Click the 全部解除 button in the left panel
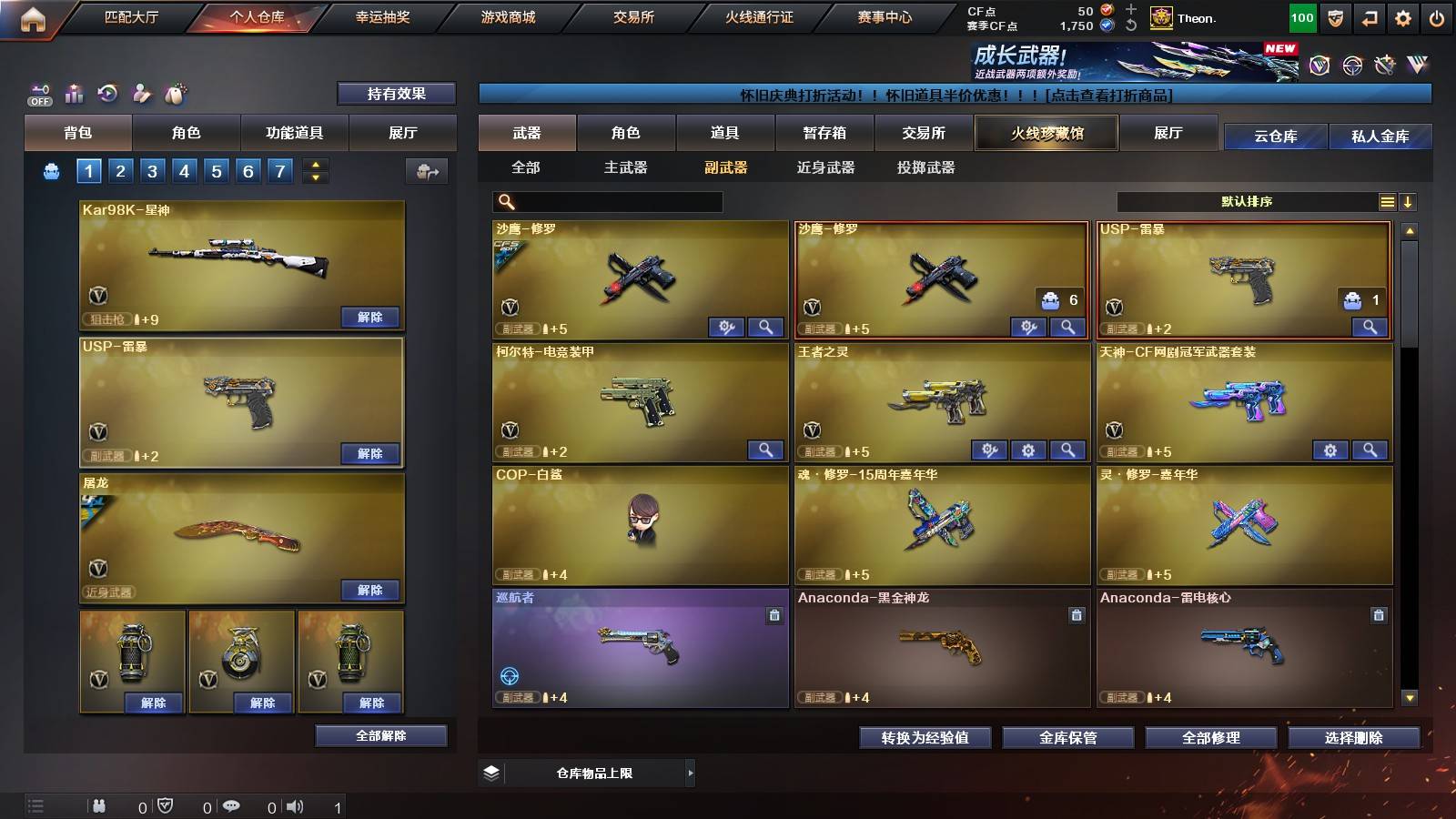Screen dimensions: 1456x819 [380, 735]
